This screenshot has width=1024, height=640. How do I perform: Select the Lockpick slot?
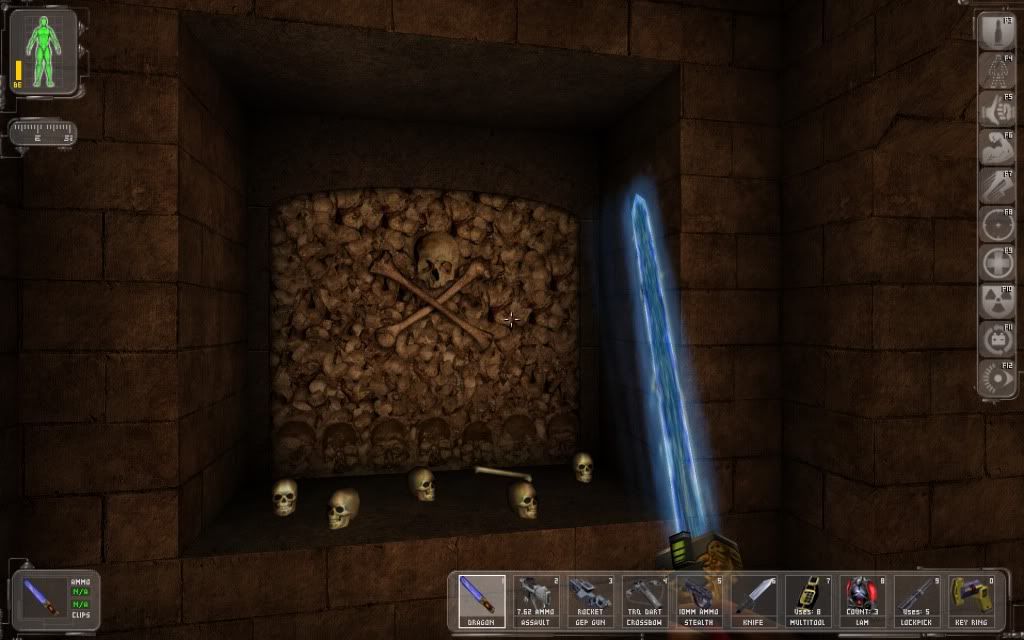915,601
